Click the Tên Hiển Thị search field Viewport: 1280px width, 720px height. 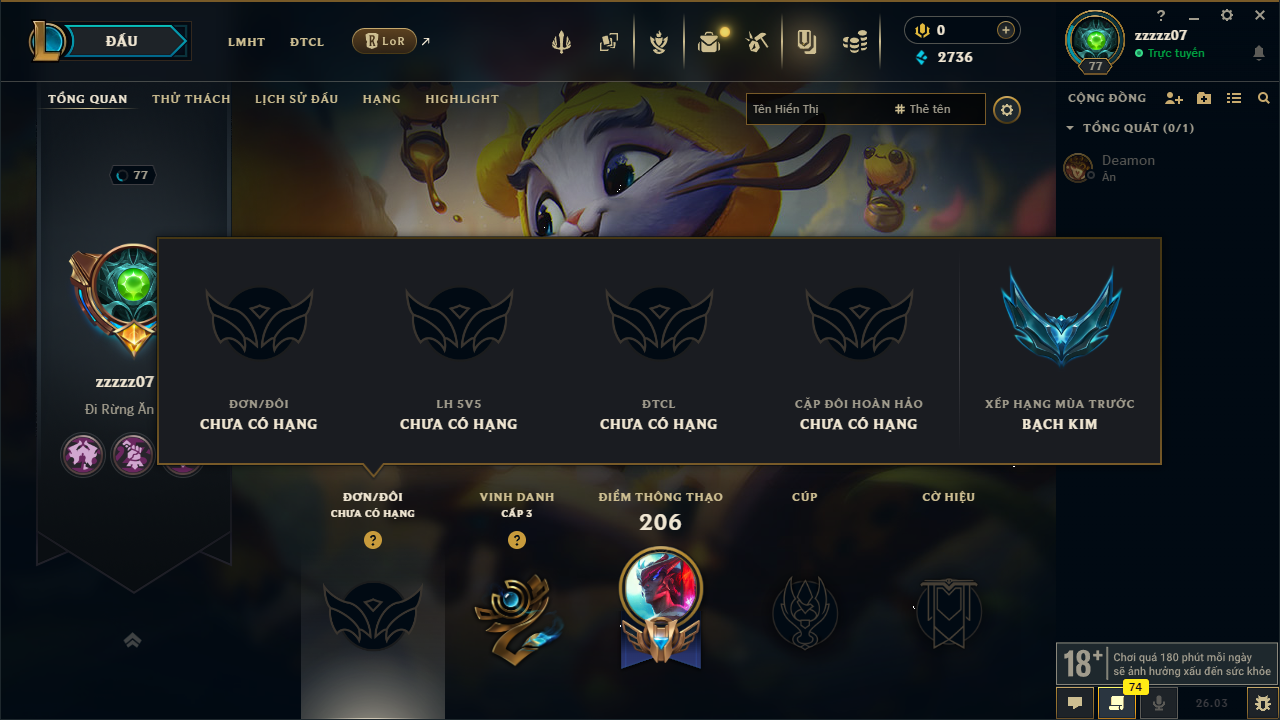point(815,109)
